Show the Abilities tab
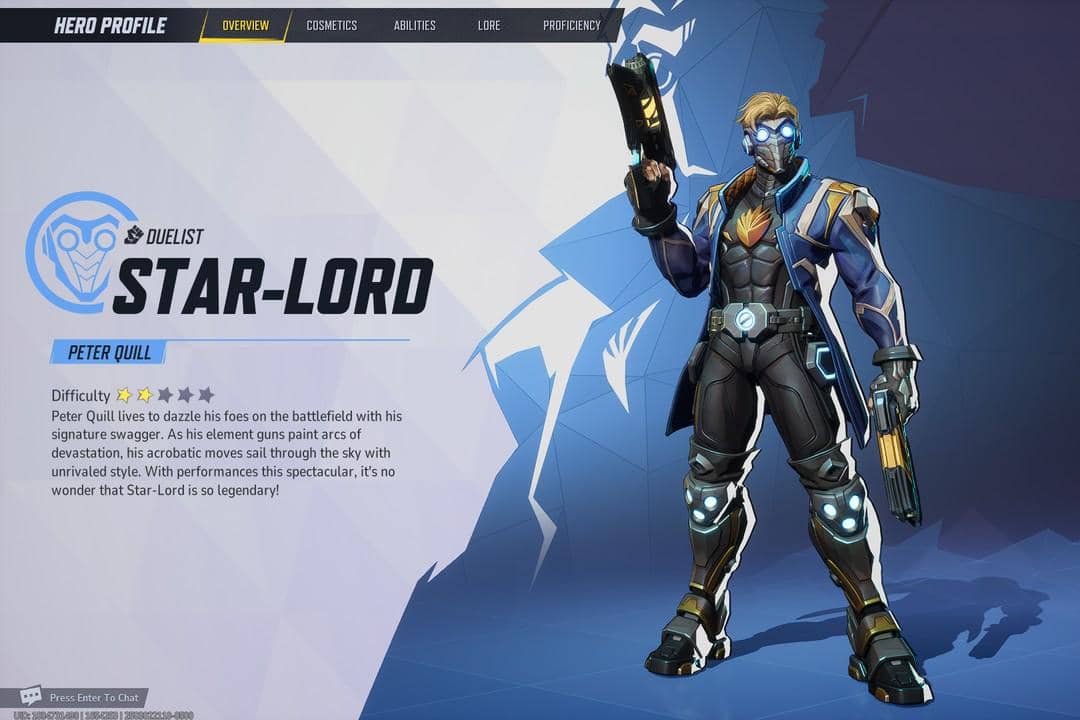 click(414, 25)
